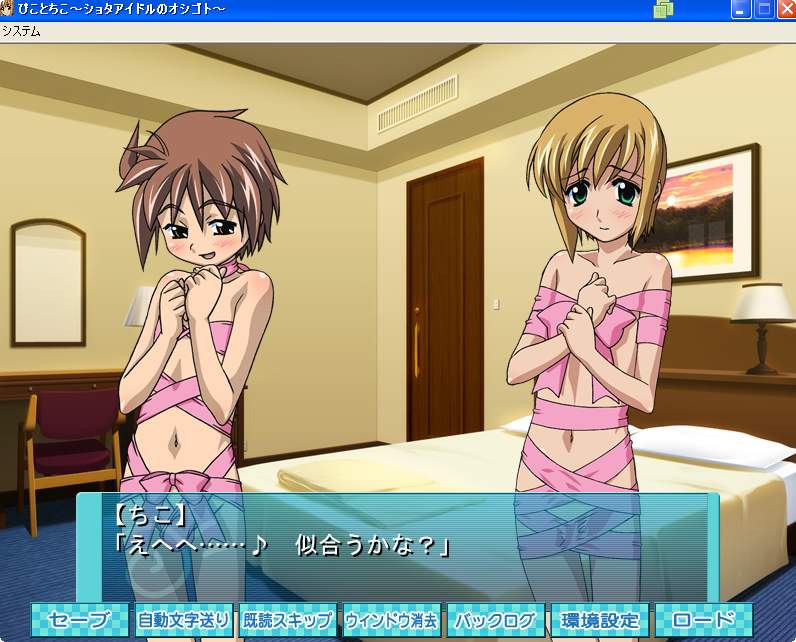
Task: Click the セーブ (Save) button
Action: (x=80, y=620)
